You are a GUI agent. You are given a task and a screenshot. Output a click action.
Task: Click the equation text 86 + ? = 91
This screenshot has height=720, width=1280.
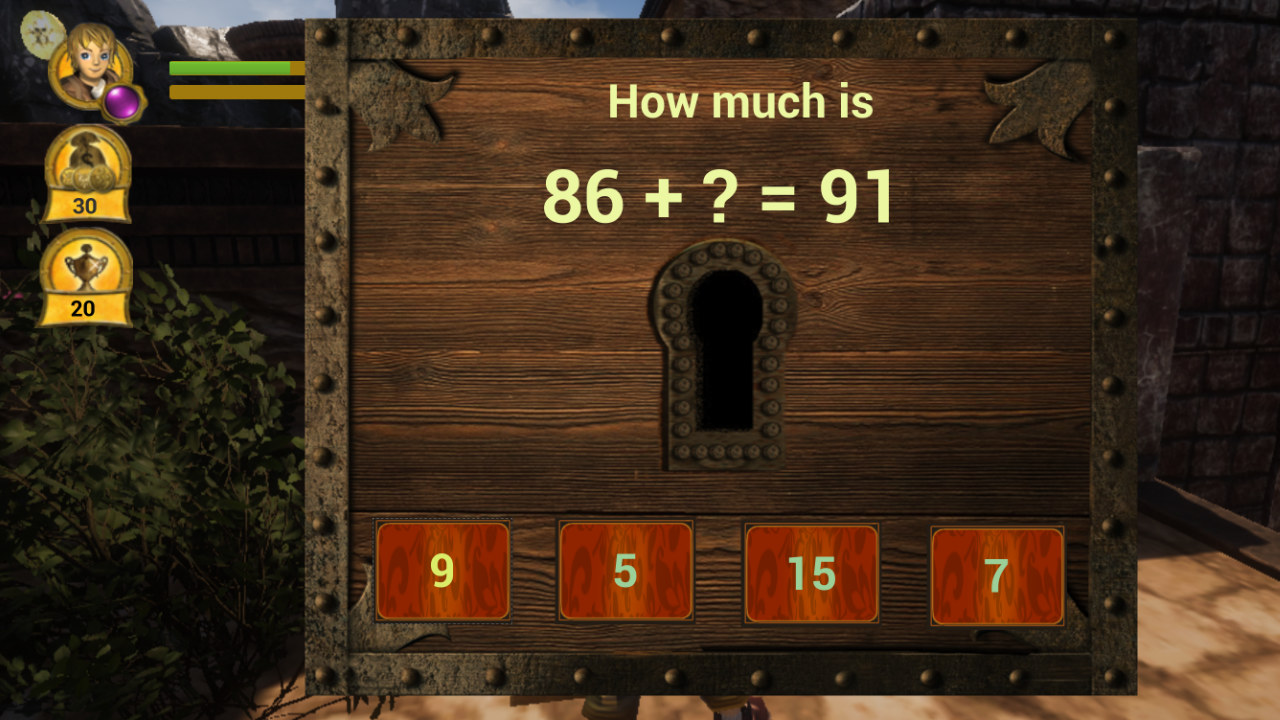pos(722,197)
